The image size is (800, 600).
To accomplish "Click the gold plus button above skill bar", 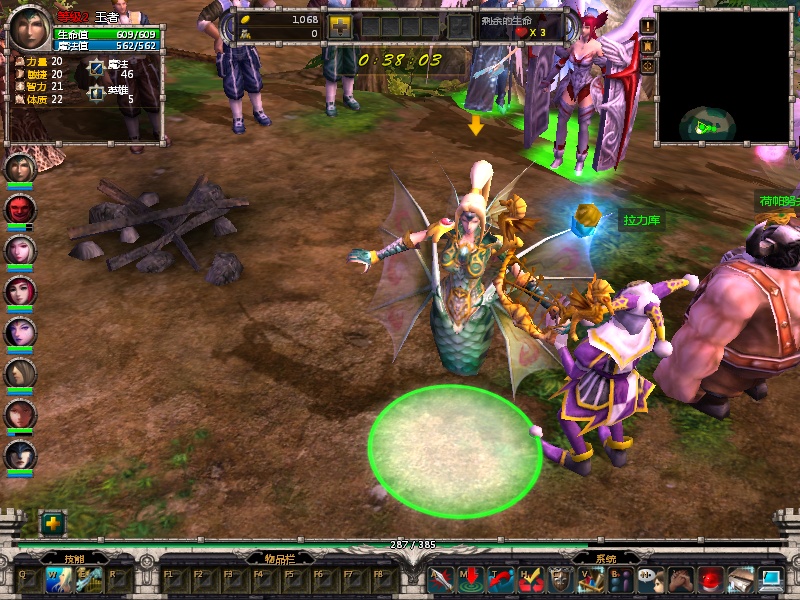I will (x=53, y=523).
